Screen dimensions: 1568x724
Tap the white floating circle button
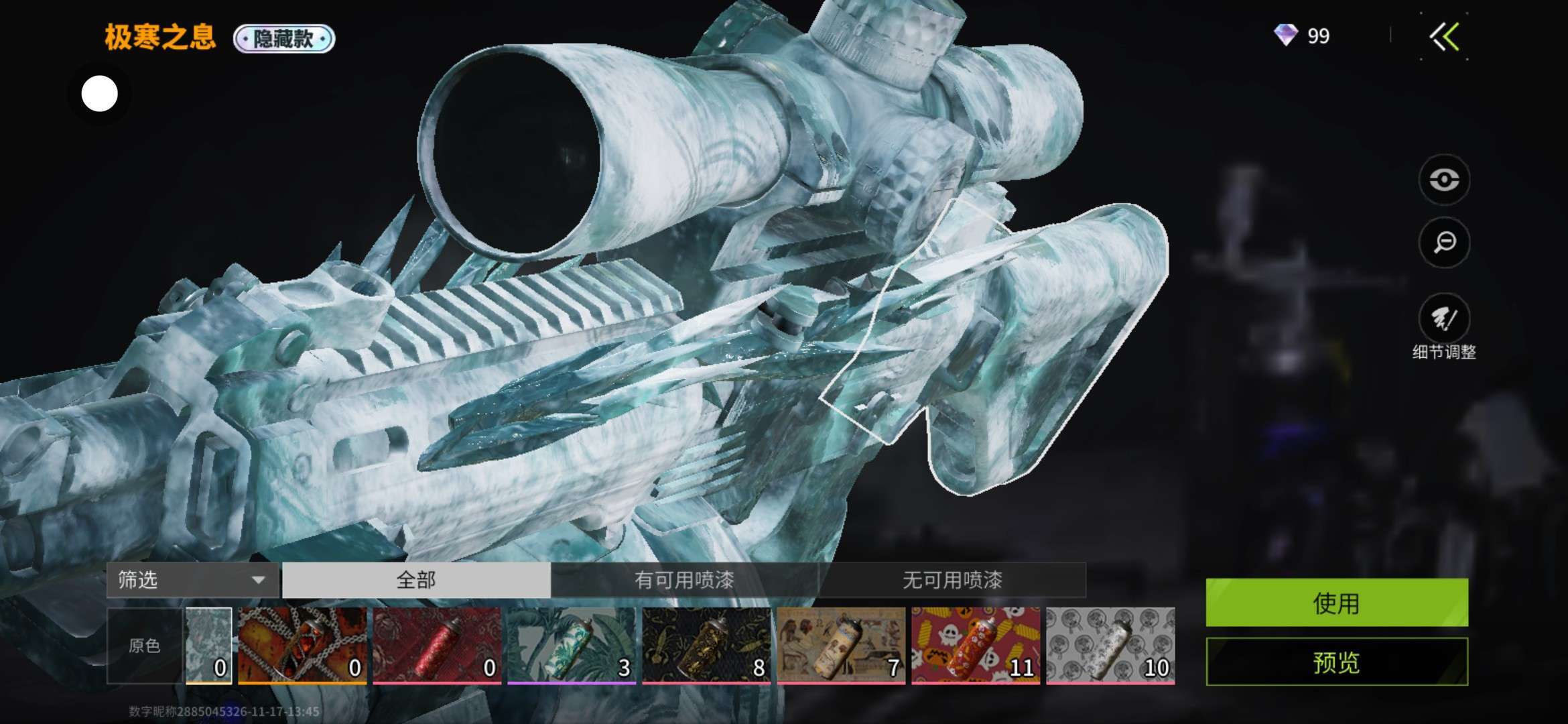pyautogui.click(x=99, y=94)
